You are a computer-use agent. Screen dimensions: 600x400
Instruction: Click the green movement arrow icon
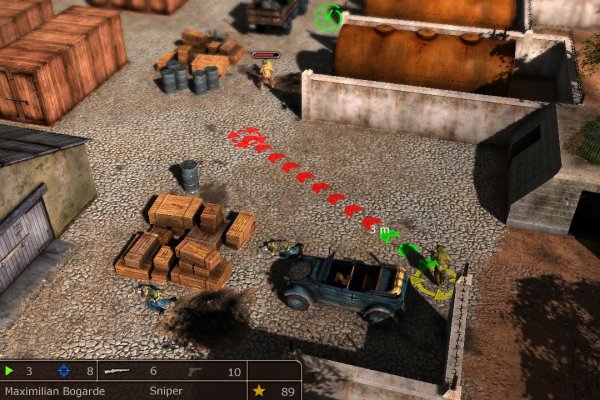coord(10,371)
